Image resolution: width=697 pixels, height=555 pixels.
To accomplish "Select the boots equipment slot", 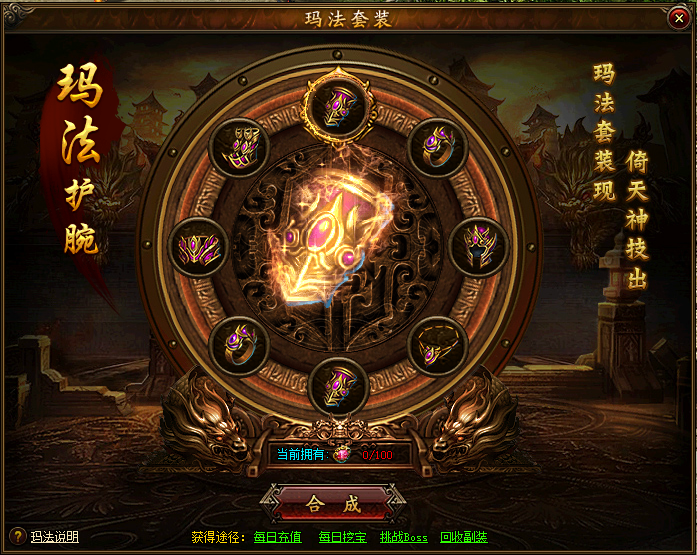I will click(238, 148).
